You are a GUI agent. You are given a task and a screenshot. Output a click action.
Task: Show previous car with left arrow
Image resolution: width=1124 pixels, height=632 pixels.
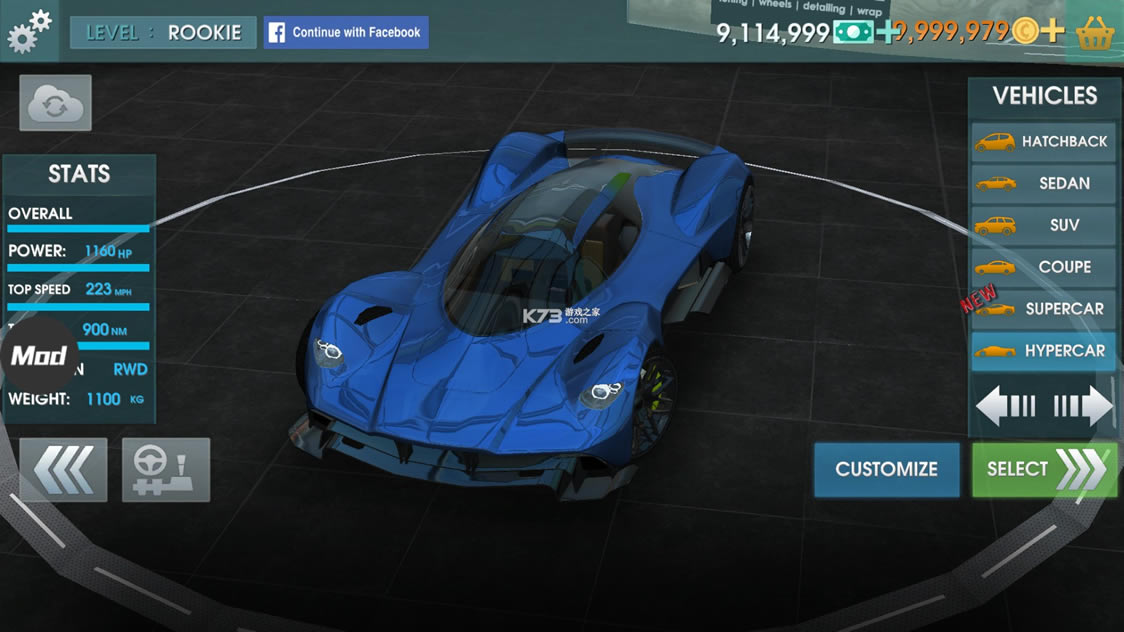(1005, 406)
